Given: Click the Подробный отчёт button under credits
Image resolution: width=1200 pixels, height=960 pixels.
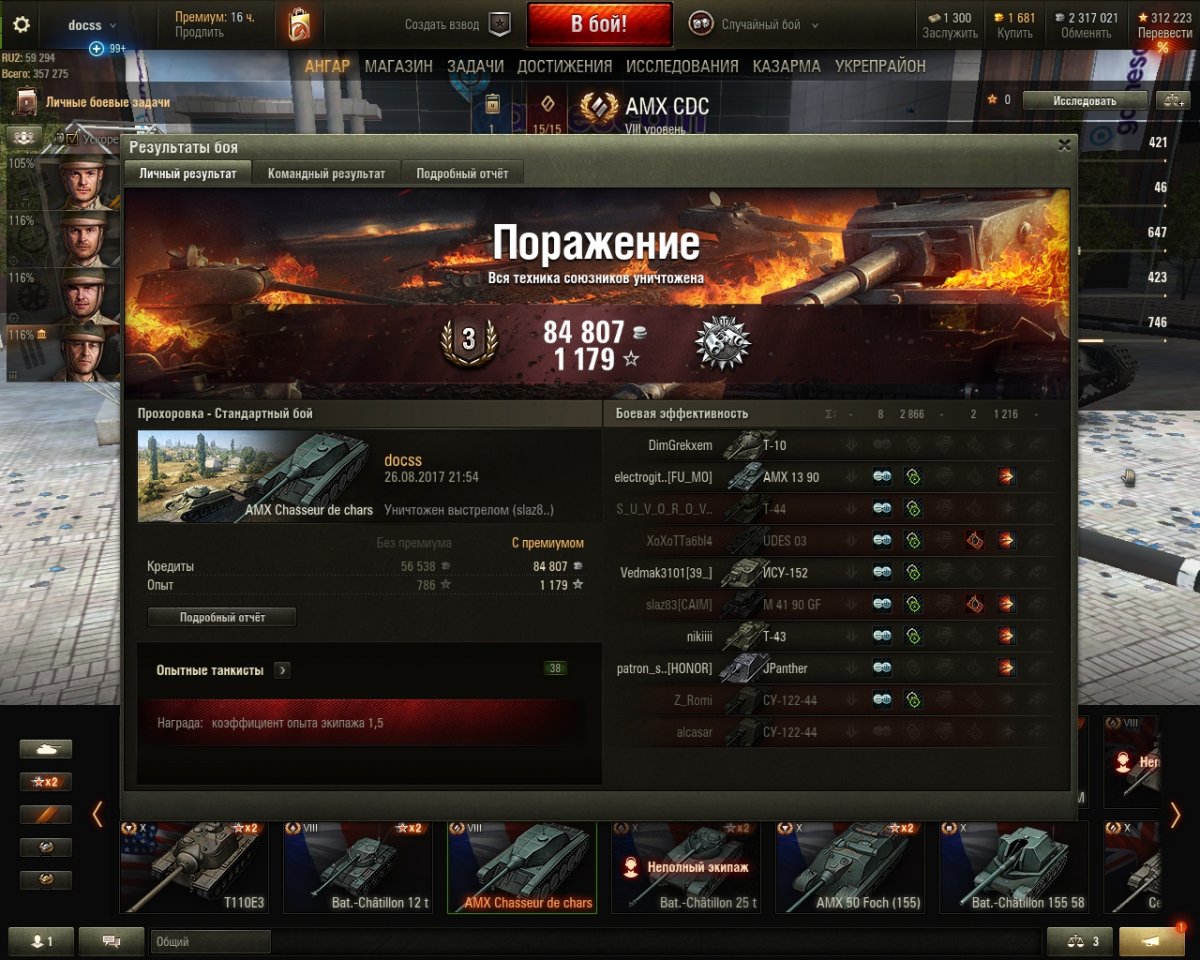Looking at the screenshot, I should point(222,617).
